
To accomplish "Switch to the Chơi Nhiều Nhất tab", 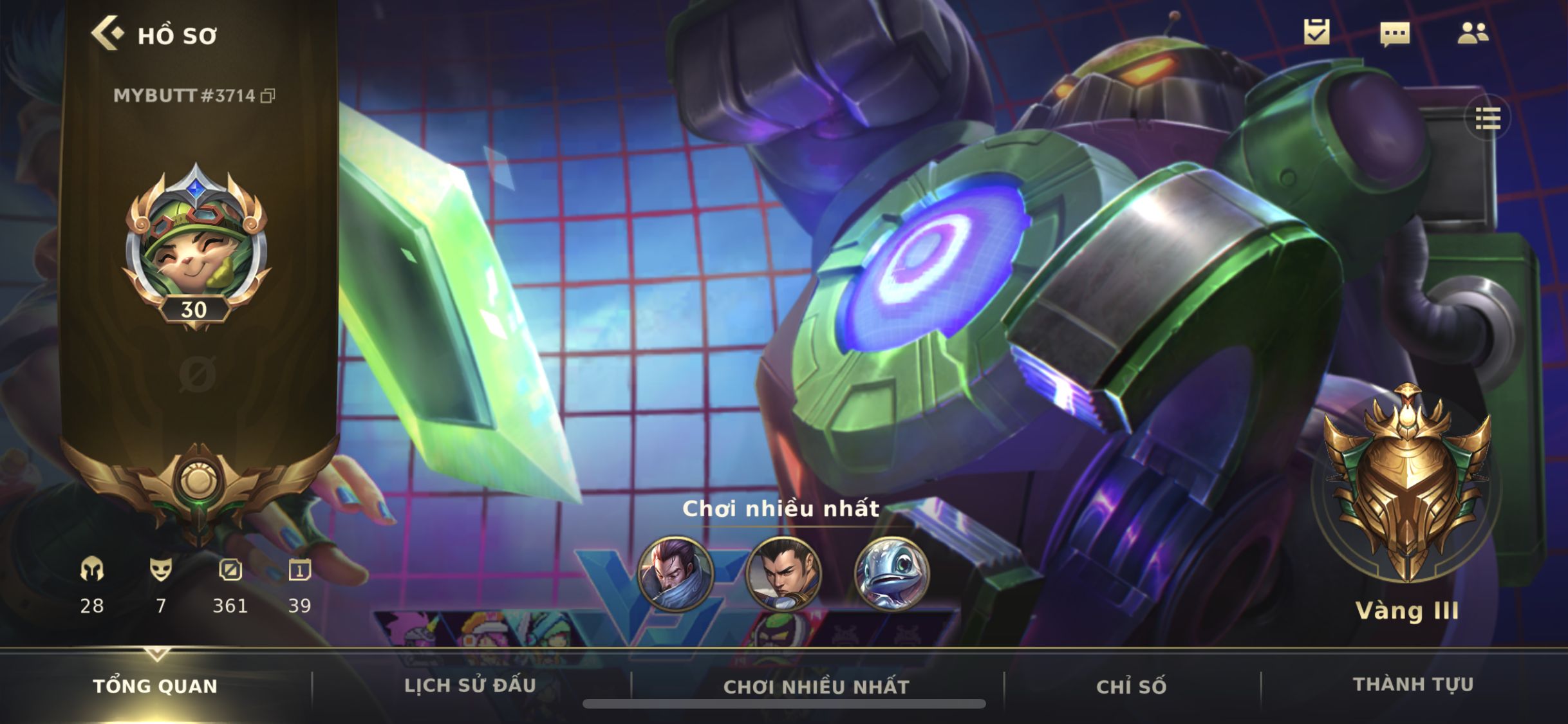I will (x=816, y=687).
